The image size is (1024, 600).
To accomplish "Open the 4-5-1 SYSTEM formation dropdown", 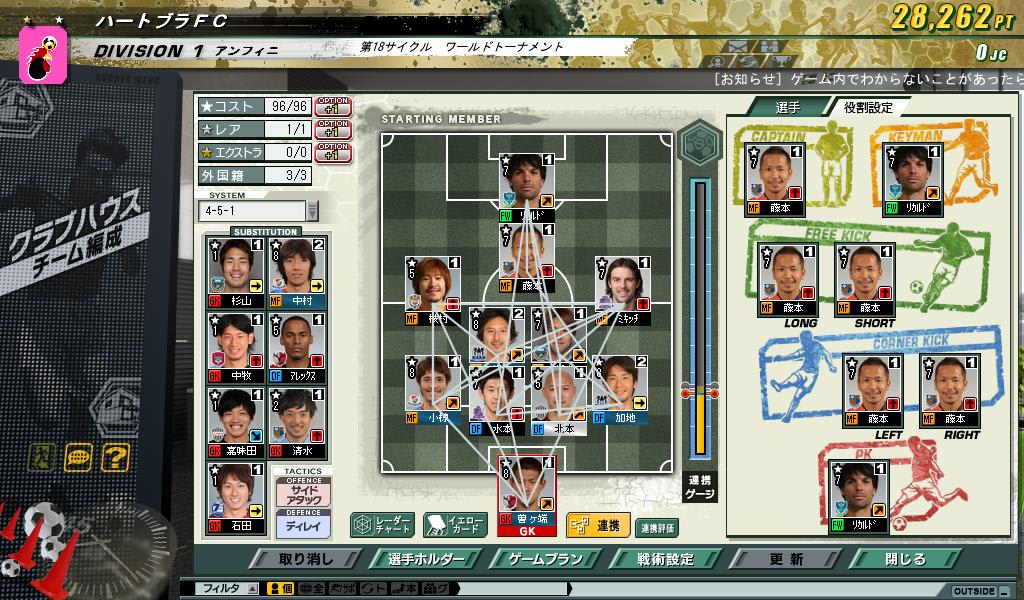I will [x=312, y=211].
